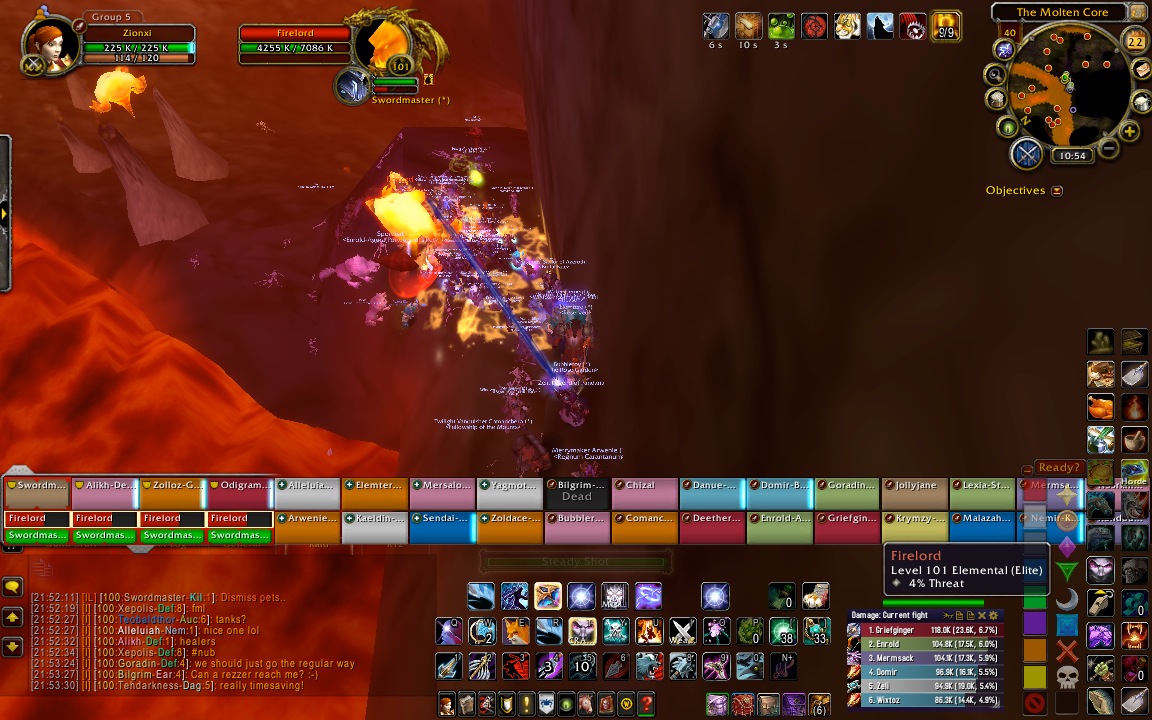
Task: Click the Ready? check button
Action: pyautogui.click(x=1059, y=467)
